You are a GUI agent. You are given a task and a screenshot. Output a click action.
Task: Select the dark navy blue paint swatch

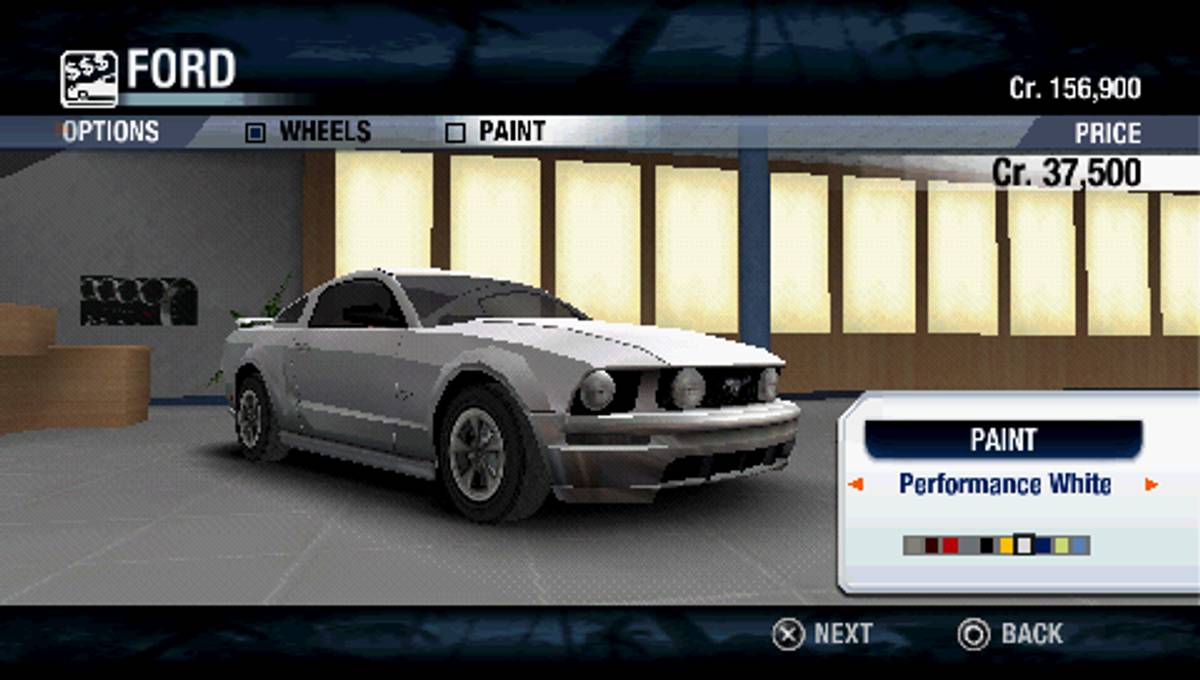pos(1043,545)
